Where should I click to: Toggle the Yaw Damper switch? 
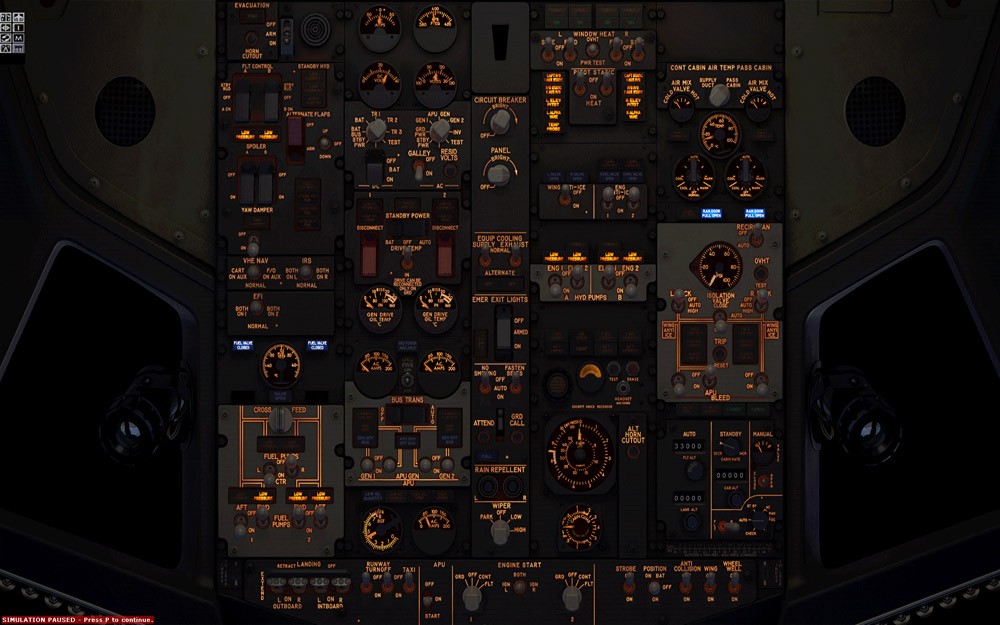tap(254, 243)
